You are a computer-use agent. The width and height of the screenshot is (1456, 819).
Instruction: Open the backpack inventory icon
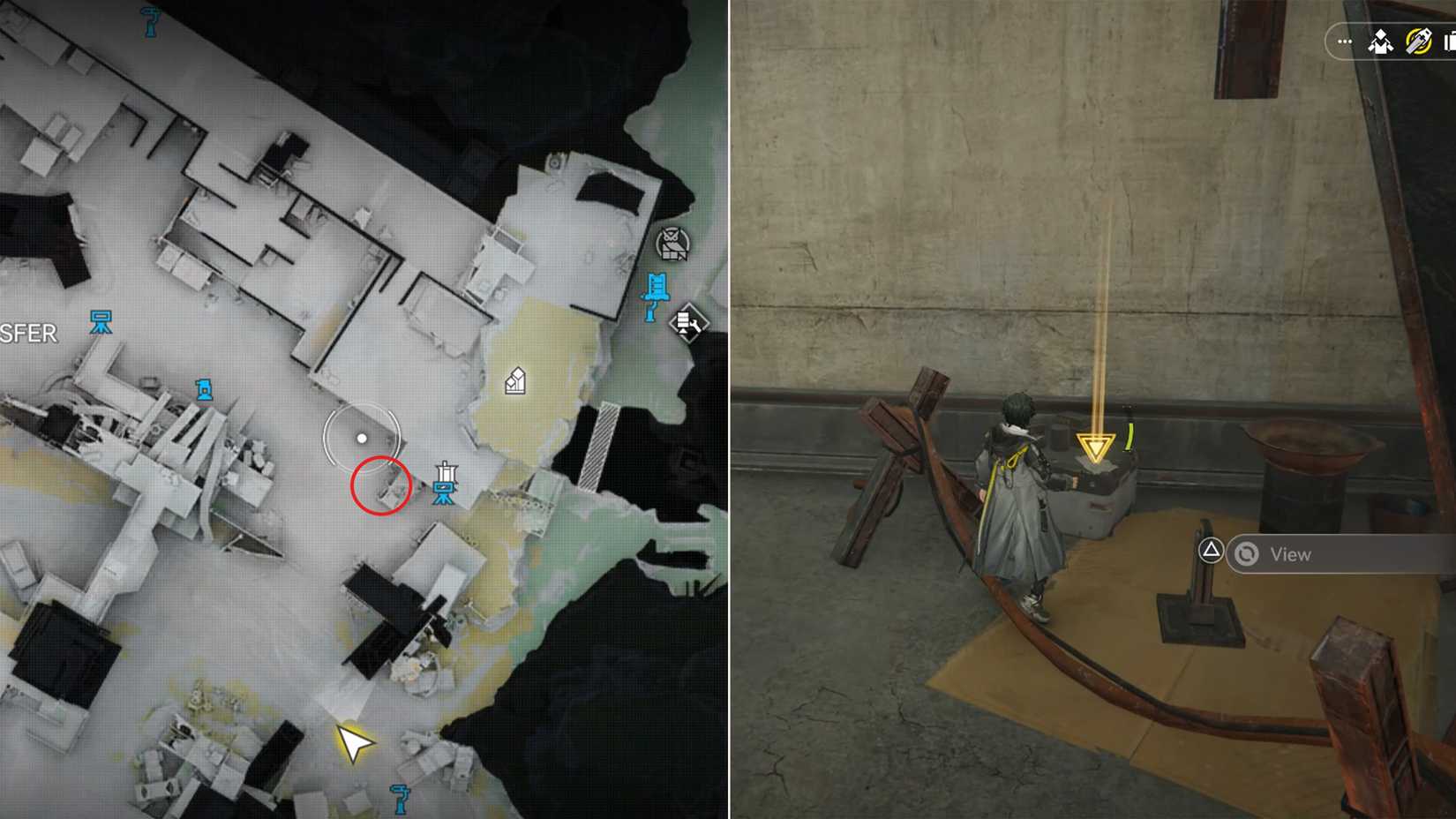[x=1450, y=41]
